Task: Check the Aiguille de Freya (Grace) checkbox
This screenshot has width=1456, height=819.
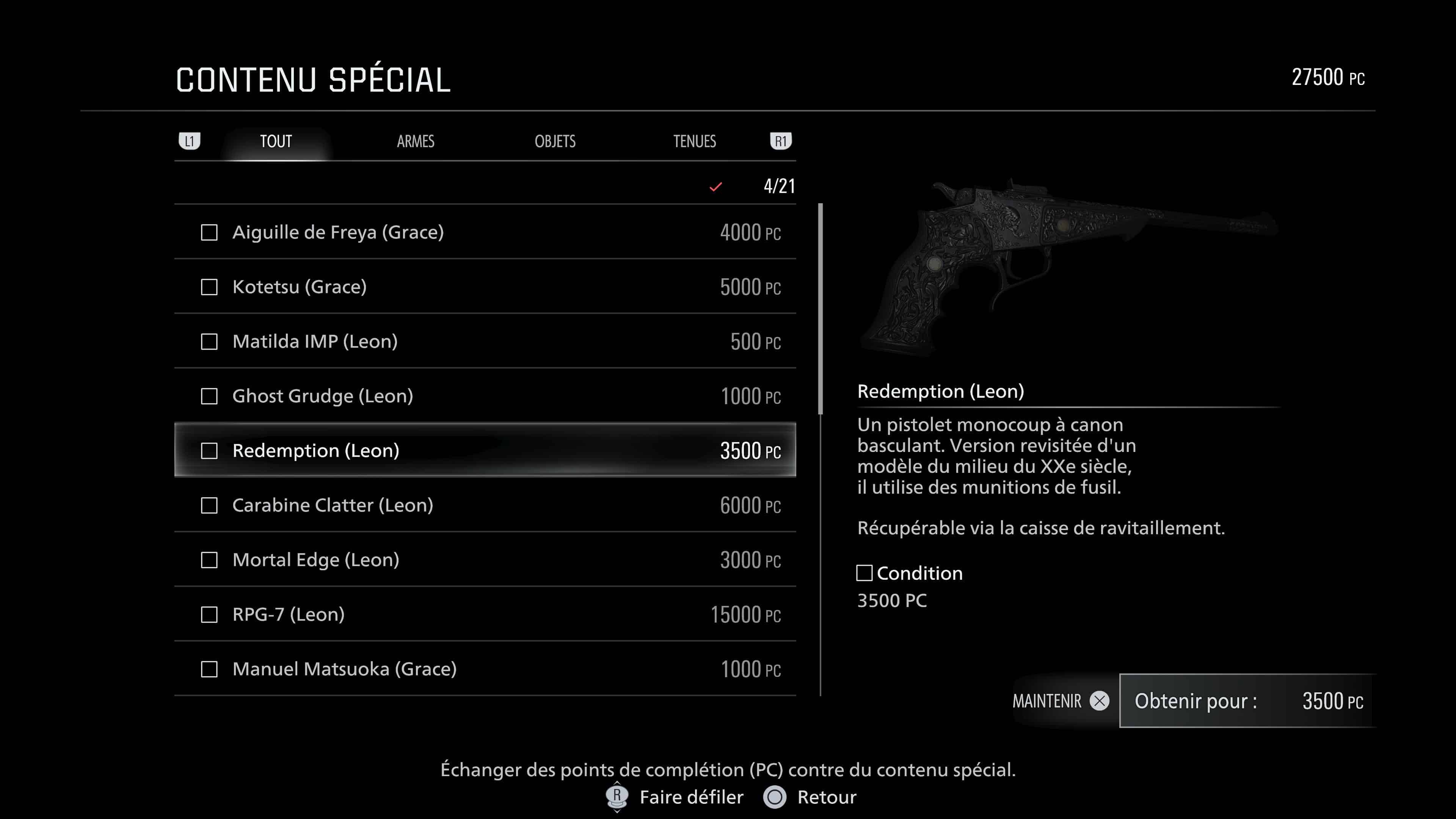Action: coord(210,232)
